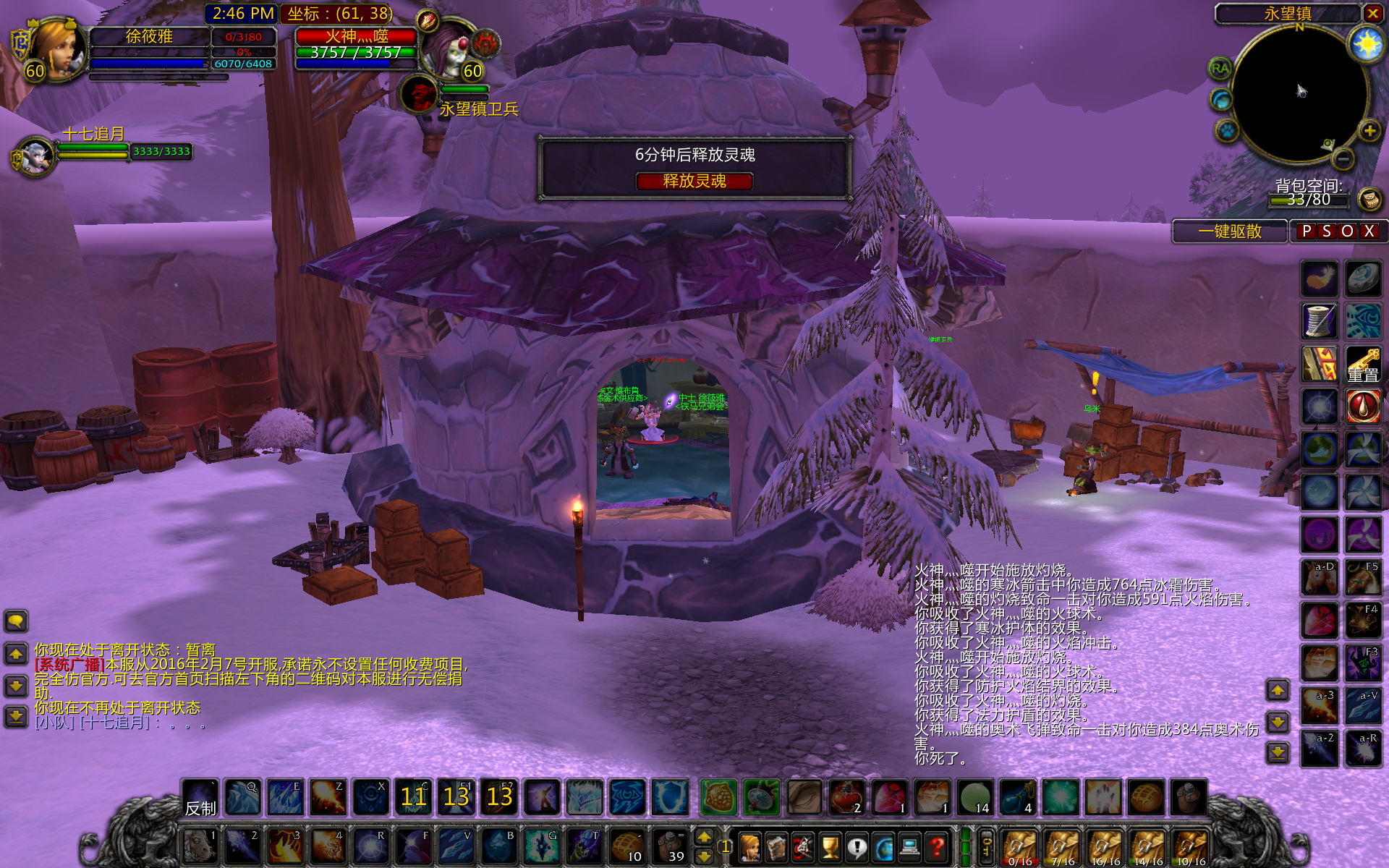Image resolution: width=1389 pixels, height=868 pixels.
Task: Click the minimap zoom-out minus button
Action: click(x=1342, y=159)
